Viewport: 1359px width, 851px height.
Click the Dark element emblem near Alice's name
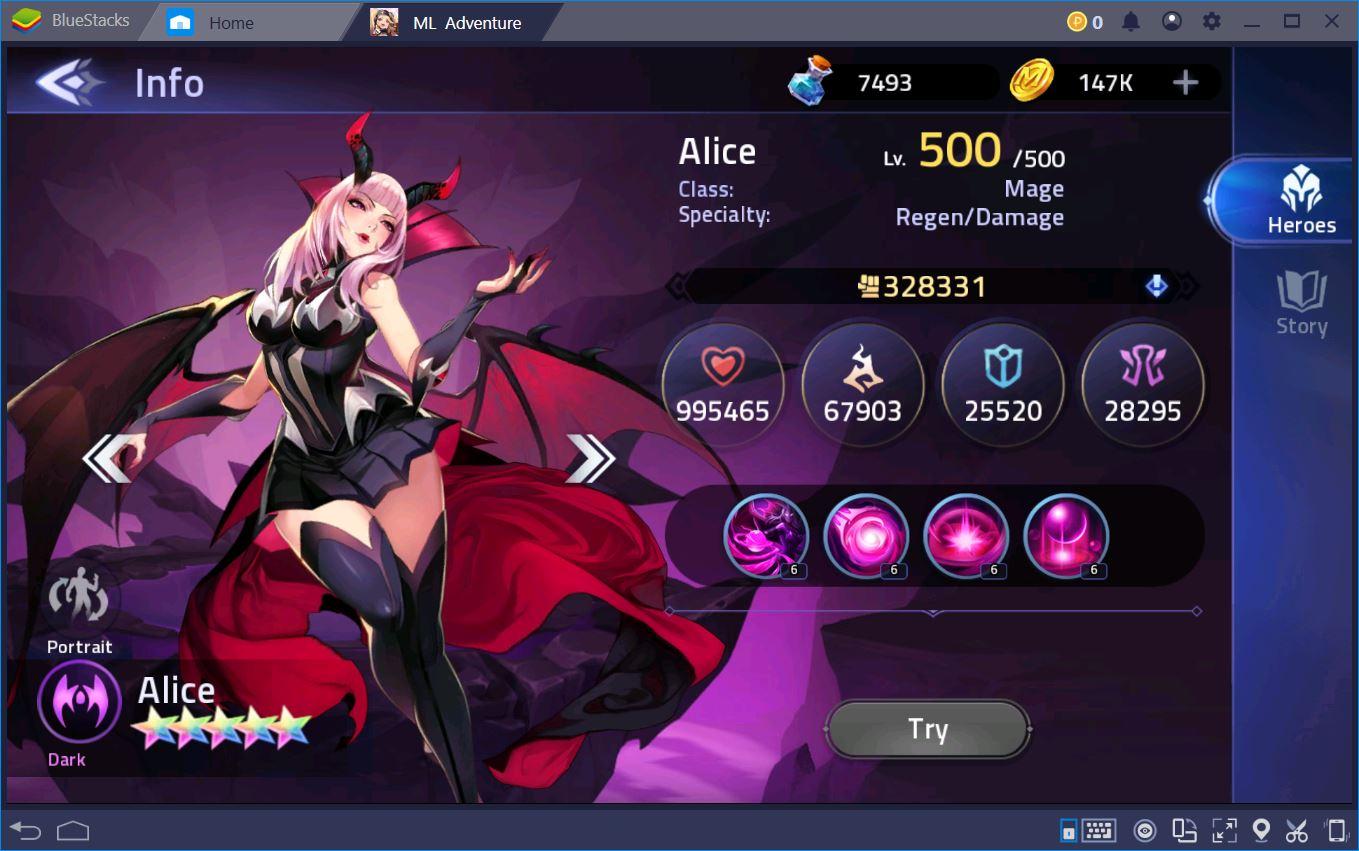pyautogui.click(x=78, y=702)
